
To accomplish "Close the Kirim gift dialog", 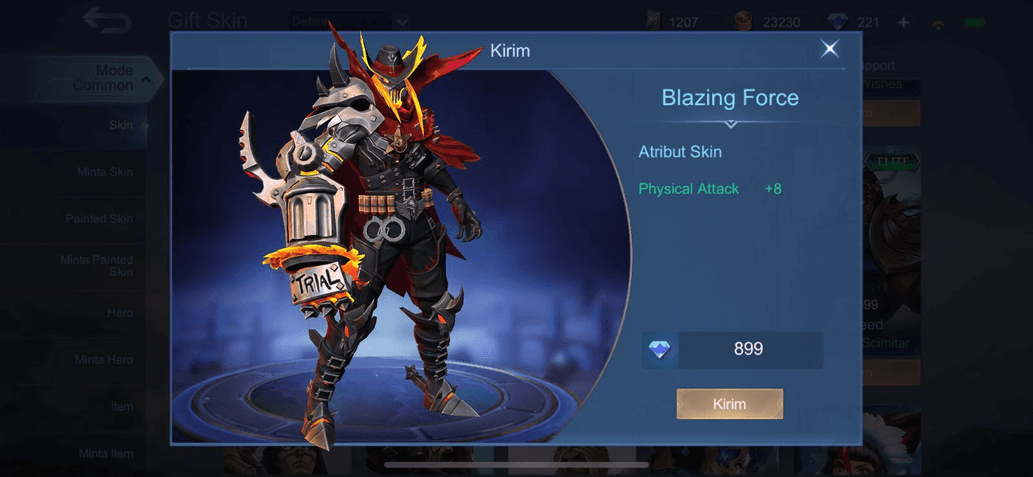I will click(x=829, y=49).
